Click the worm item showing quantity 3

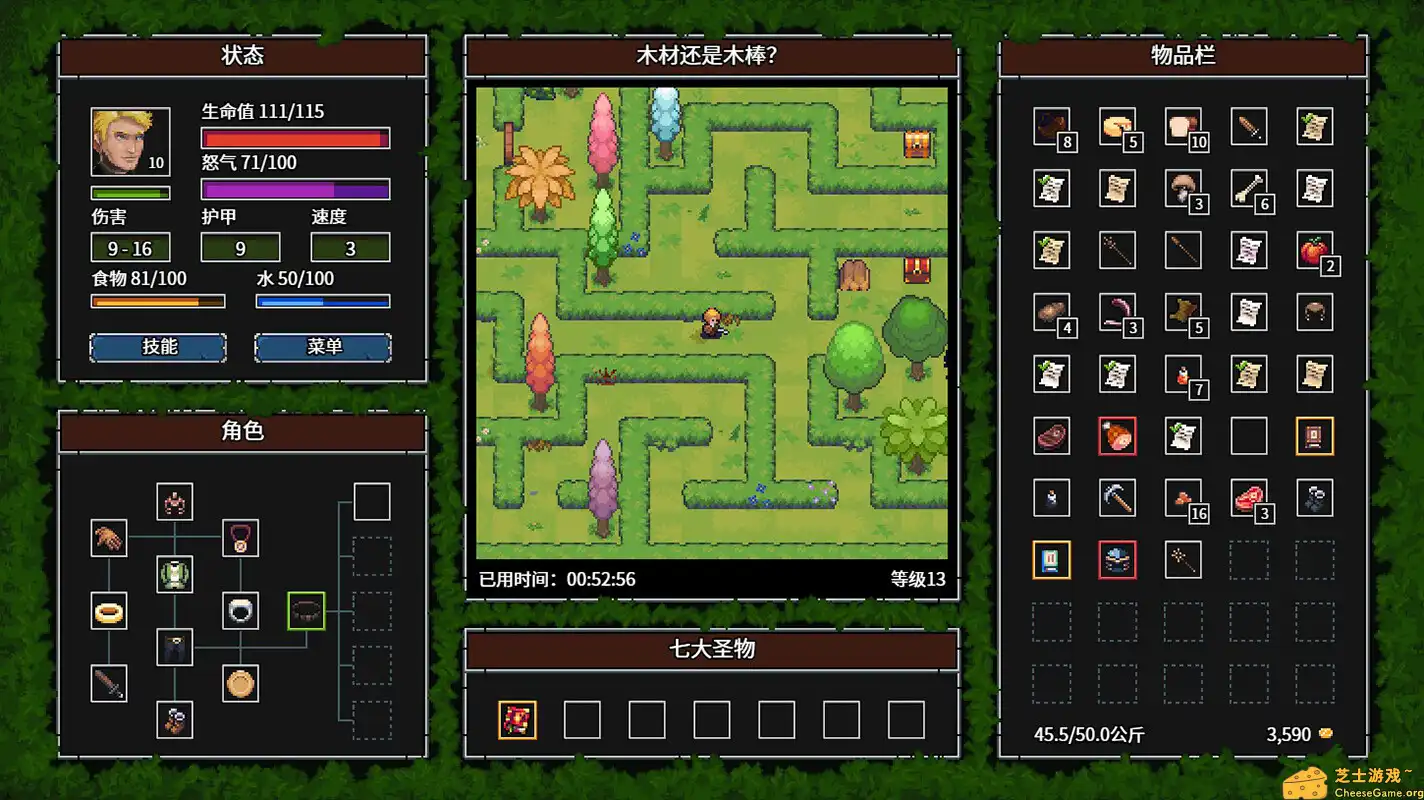(1117, 313)
